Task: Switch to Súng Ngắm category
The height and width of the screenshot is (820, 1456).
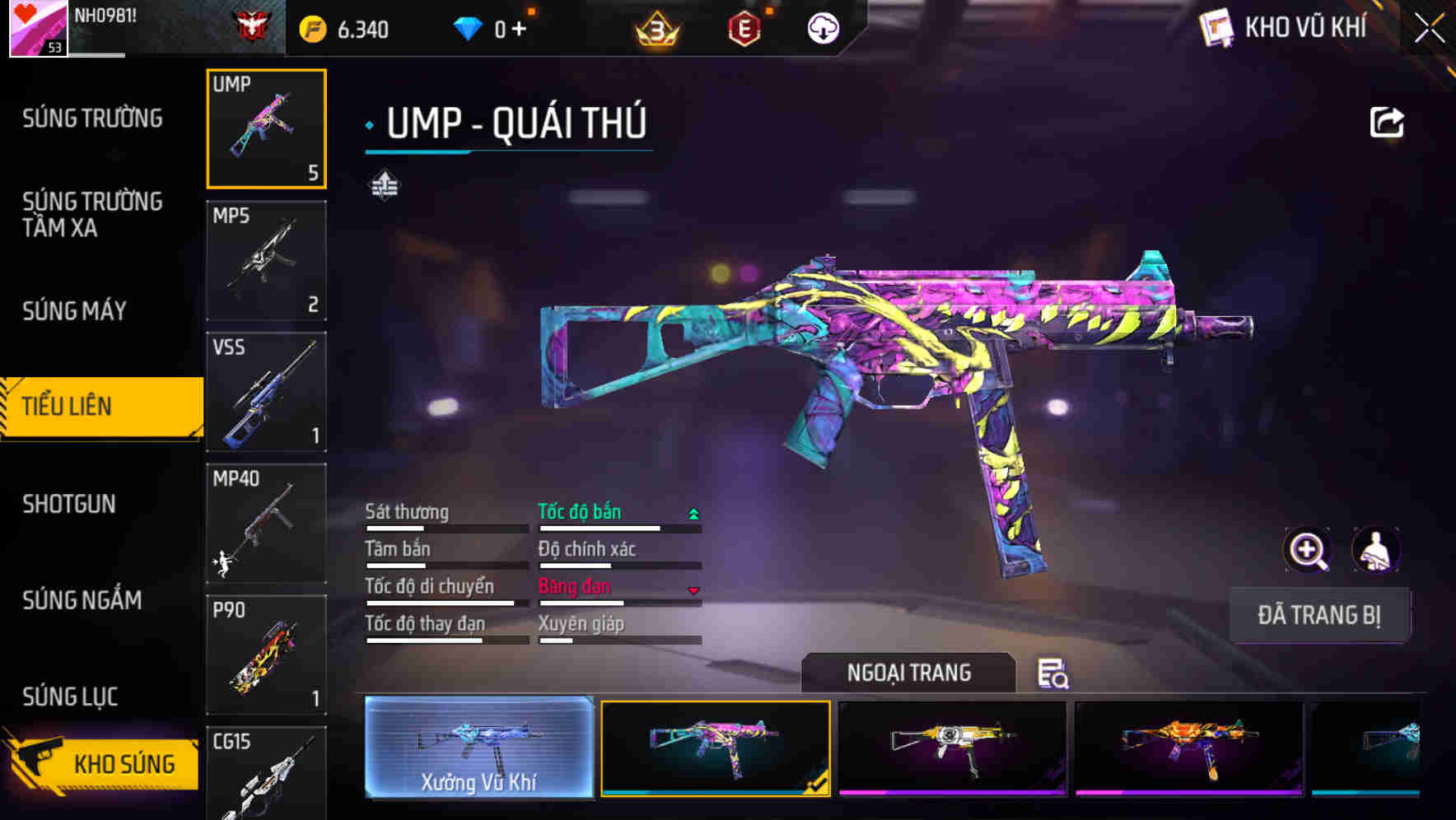Action: pos(82,600)
